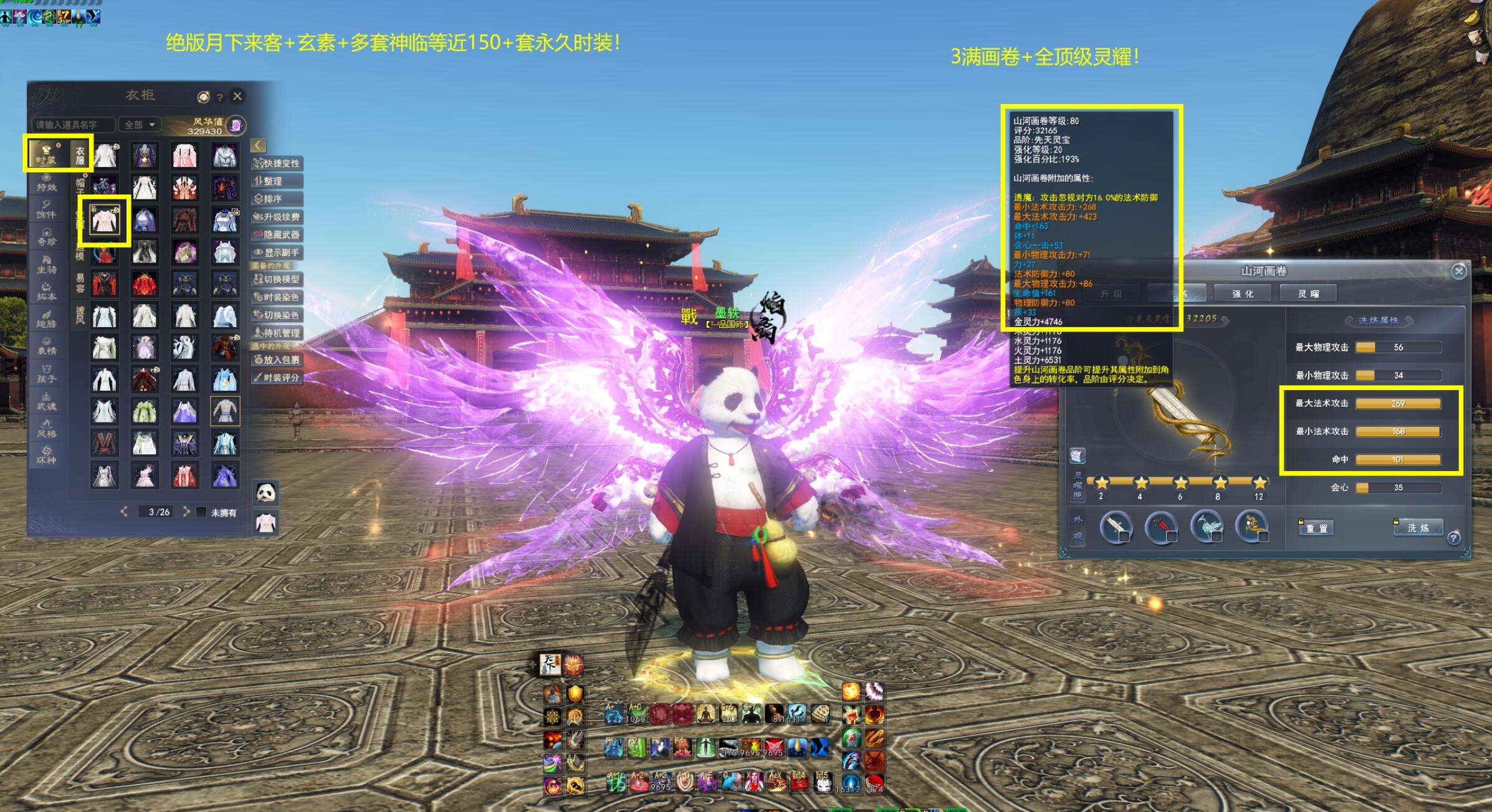Screen dimensions: 1492x812
Task: Choose the 披风 cloak sub-tab
Action: [80, 315]
